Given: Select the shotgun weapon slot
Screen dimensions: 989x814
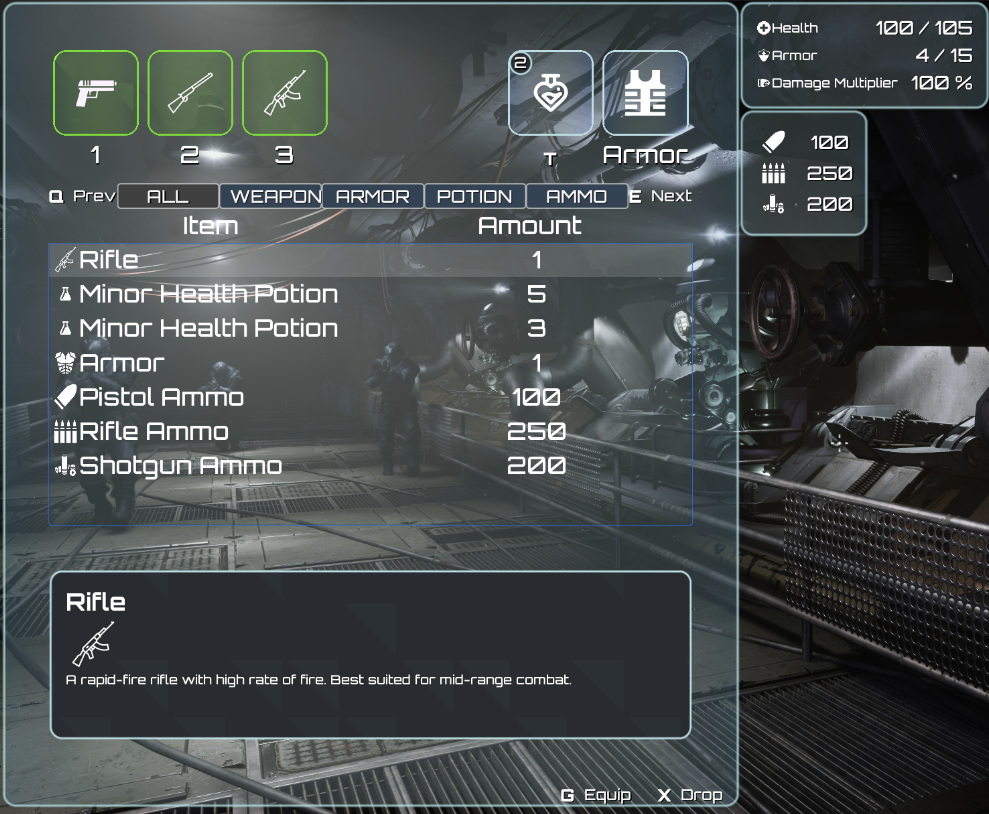Looking at the screenshot, I should [x=190, y=93].
